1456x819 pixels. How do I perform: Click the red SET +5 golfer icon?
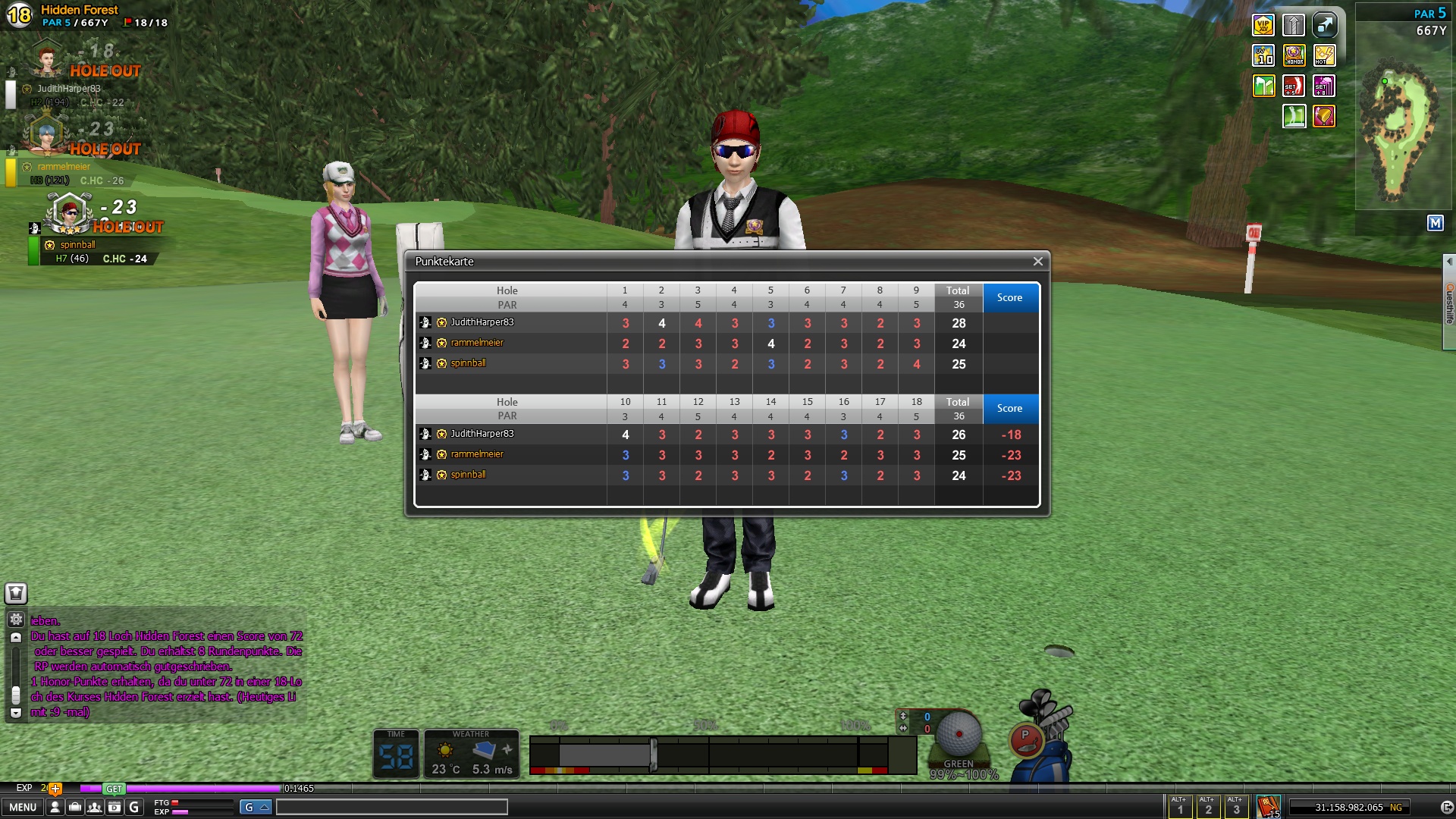[1294, 86]
